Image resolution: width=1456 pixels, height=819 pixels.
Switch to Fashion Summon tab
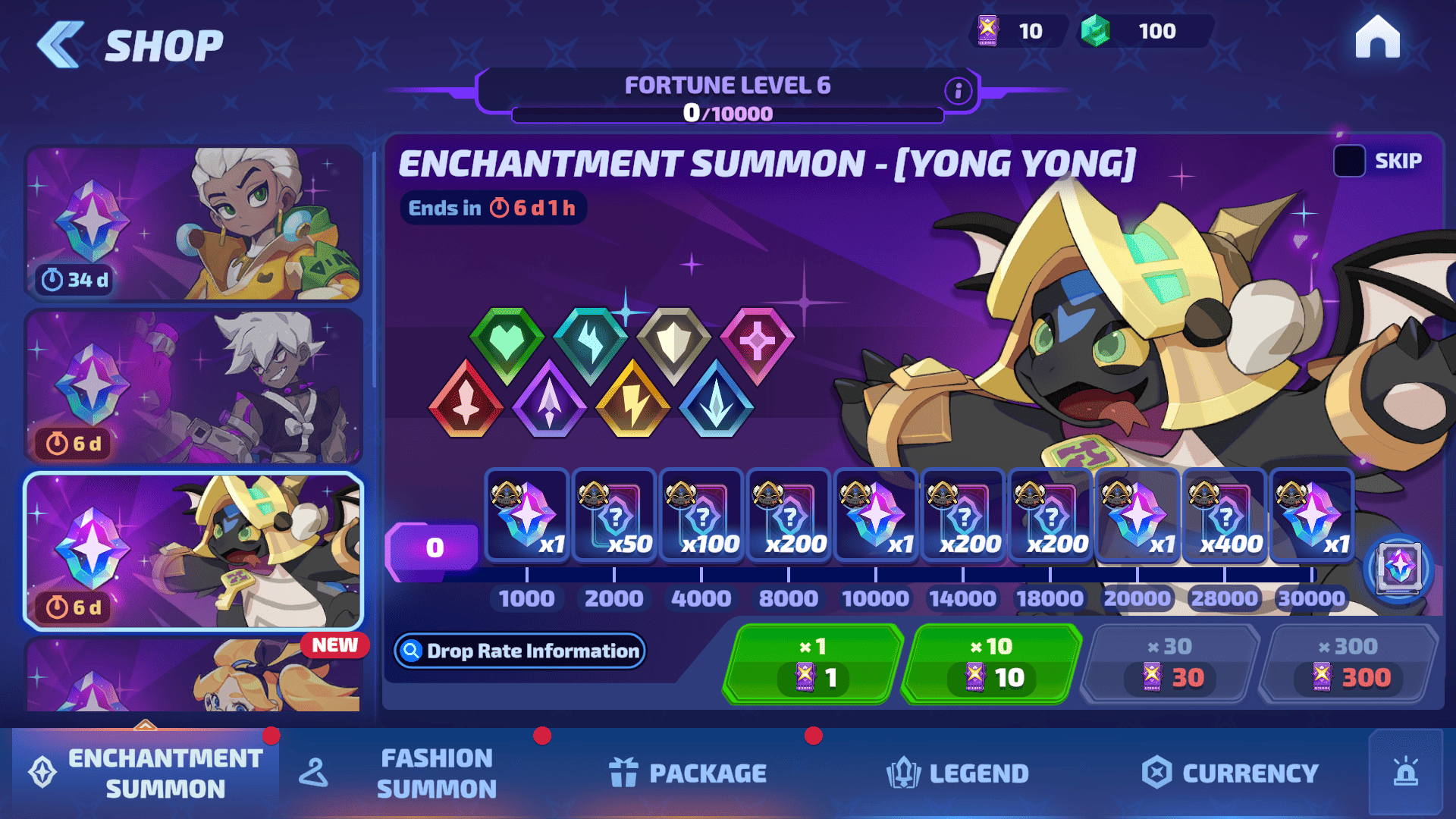click(436, 773)
